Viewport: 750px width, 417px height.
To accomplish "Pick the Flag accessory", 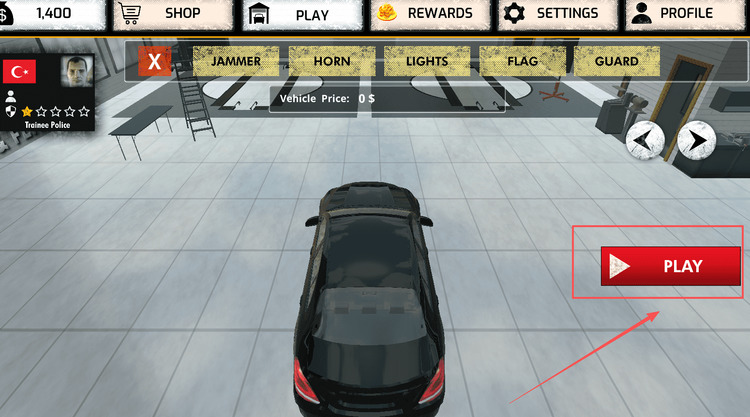I will click(522, 61).
